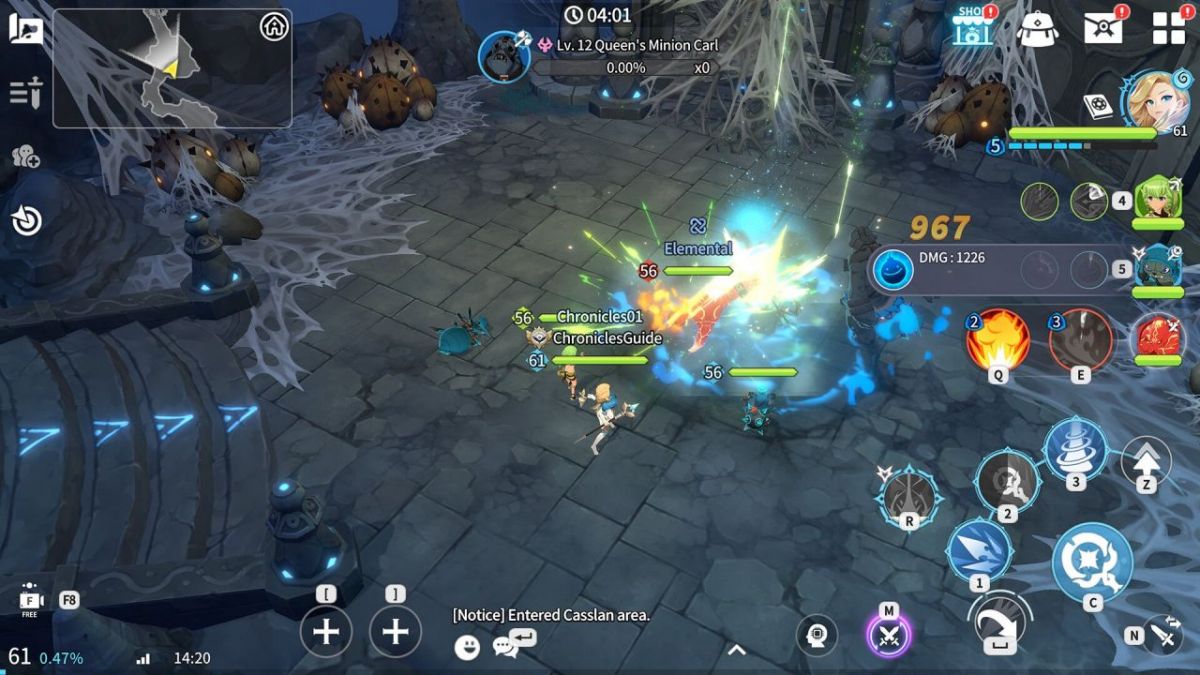Expand the bottom center up-arrow
Image resolution: width=1200 pixels, height=675 pixels.
736,650
